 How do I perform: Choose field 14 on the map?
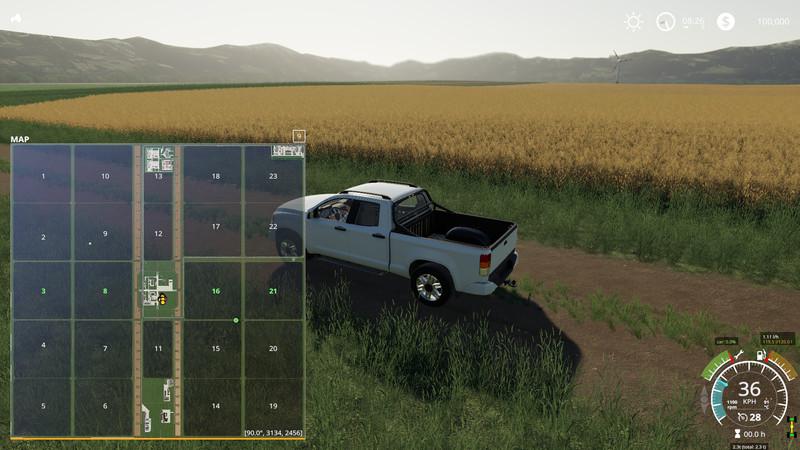point(215,406)
